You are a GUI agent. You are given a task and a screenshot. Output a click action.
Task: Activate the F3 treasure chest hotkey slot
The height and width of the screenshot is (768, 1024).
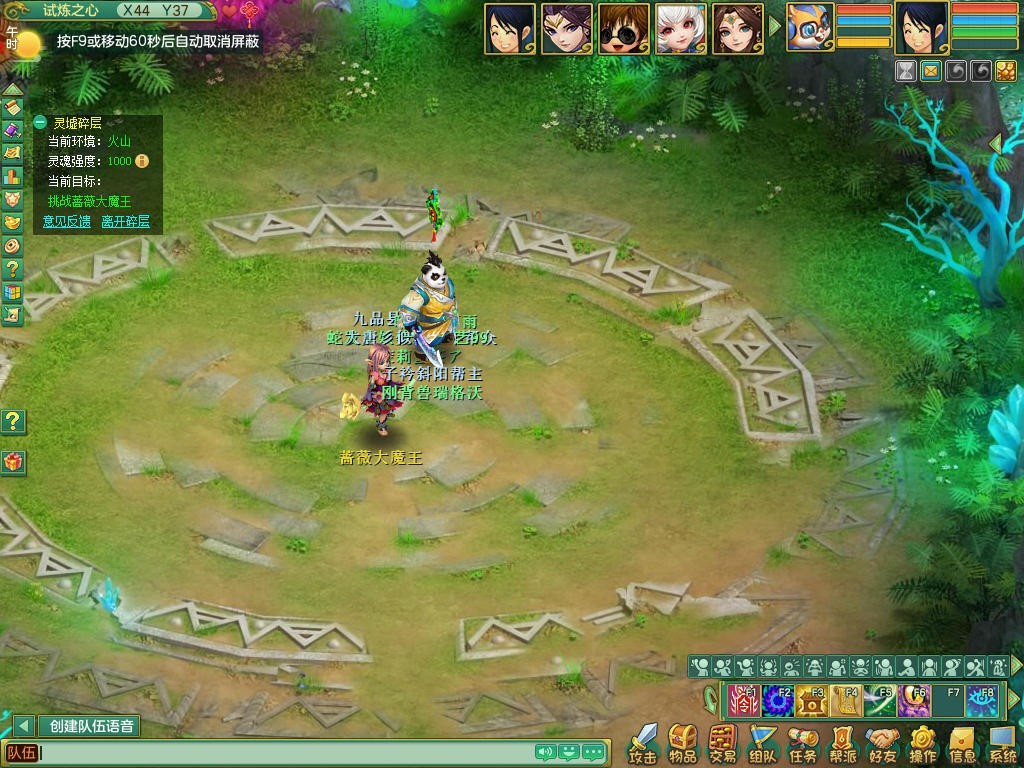coord(811,701)
